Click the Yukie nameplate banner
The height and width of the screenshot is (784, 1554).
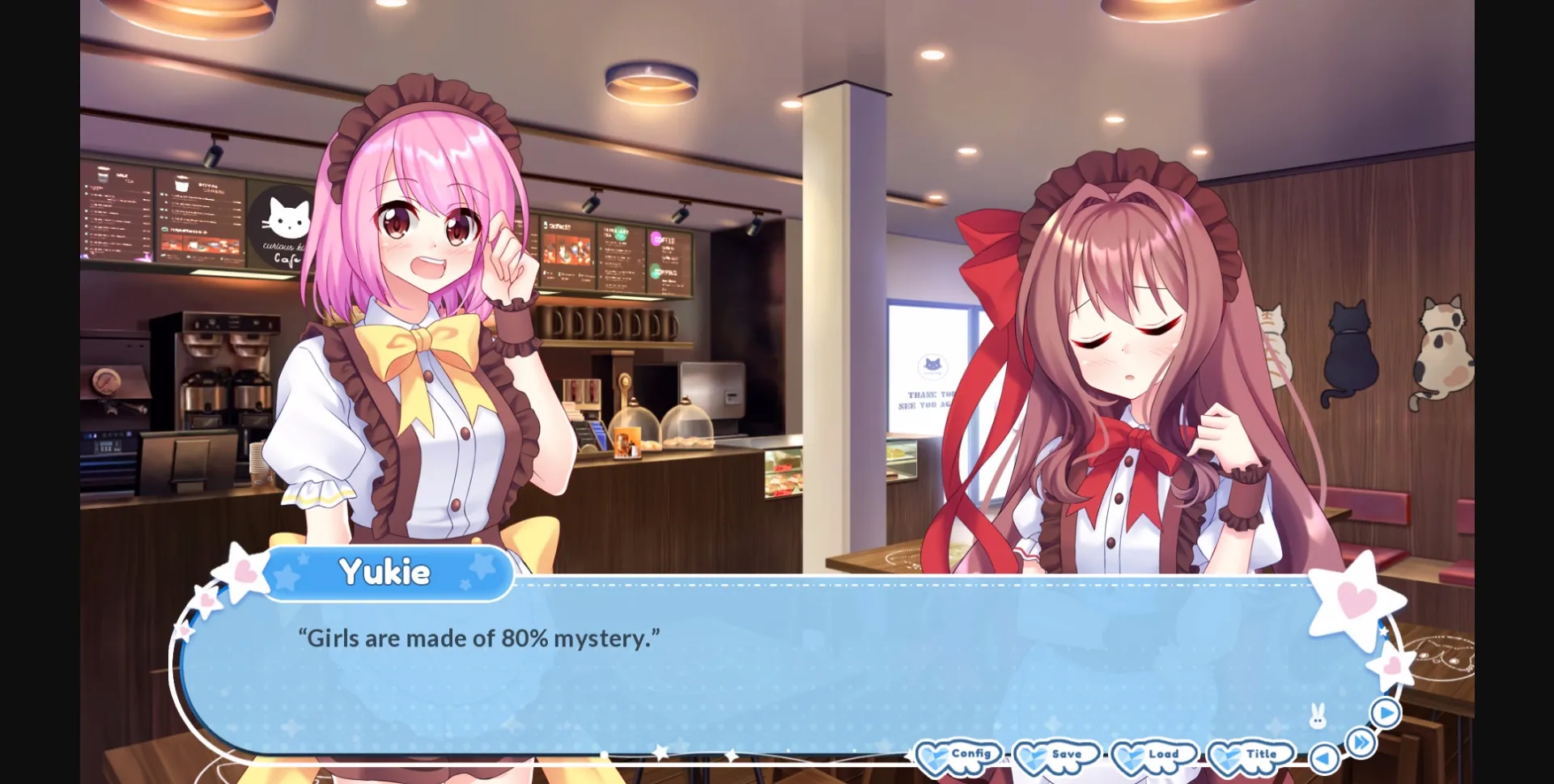pyautogui.click(x=388, y=572)
